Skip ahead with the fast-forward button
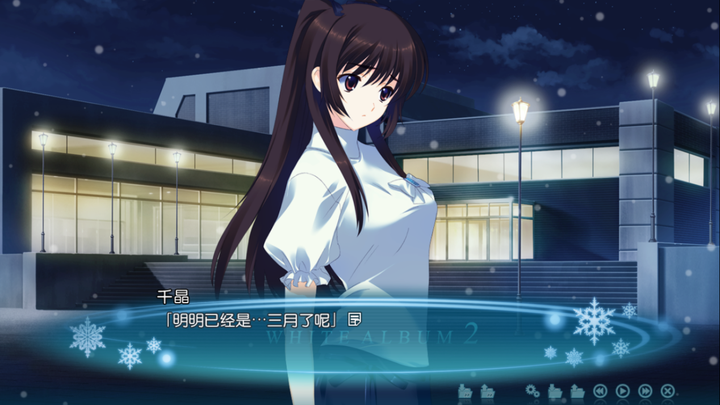Viewport: 720px width, 405px height. point(645,390)
